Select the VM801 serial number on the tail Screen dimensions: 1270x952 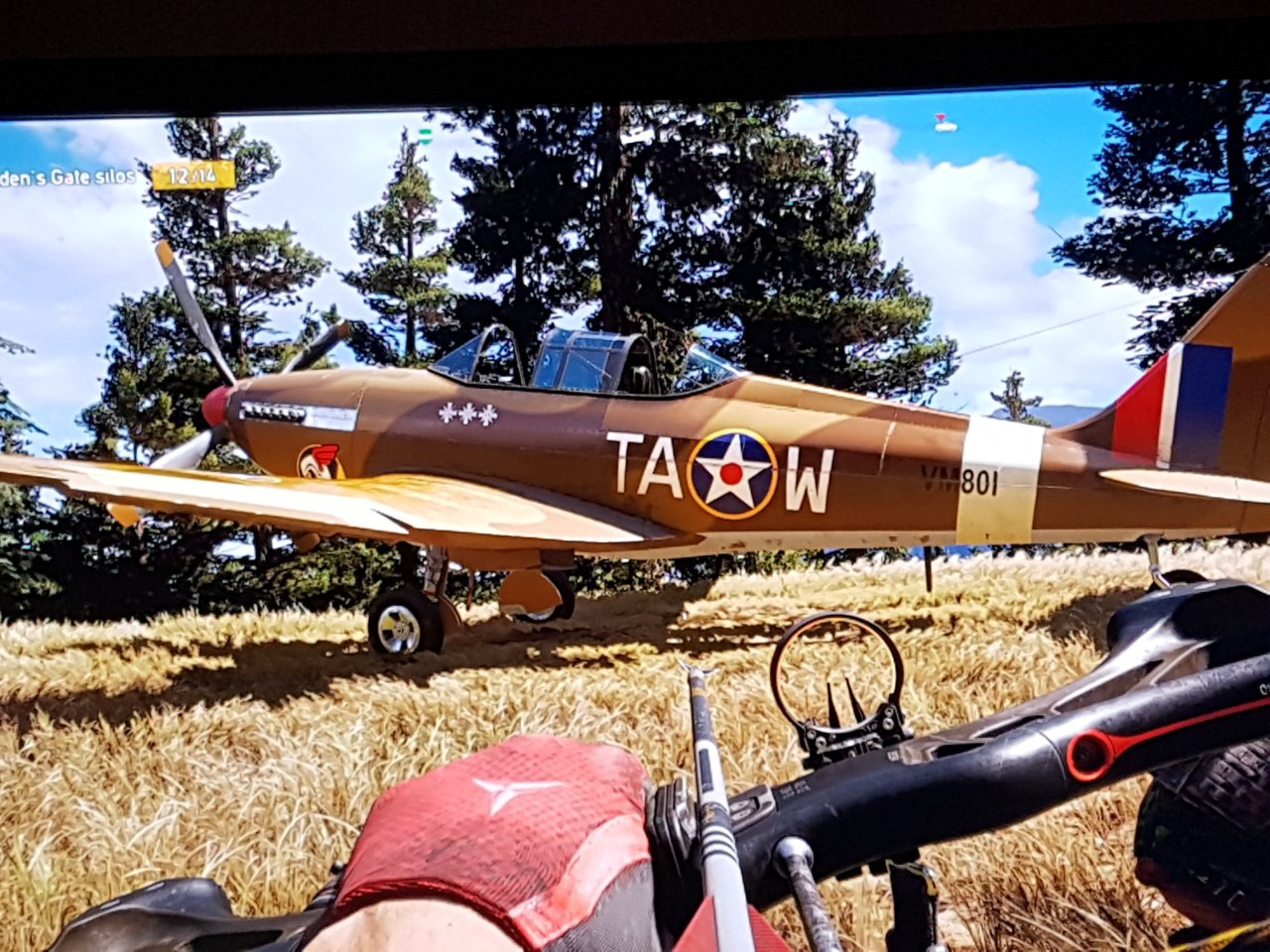[x=957, y=480]
